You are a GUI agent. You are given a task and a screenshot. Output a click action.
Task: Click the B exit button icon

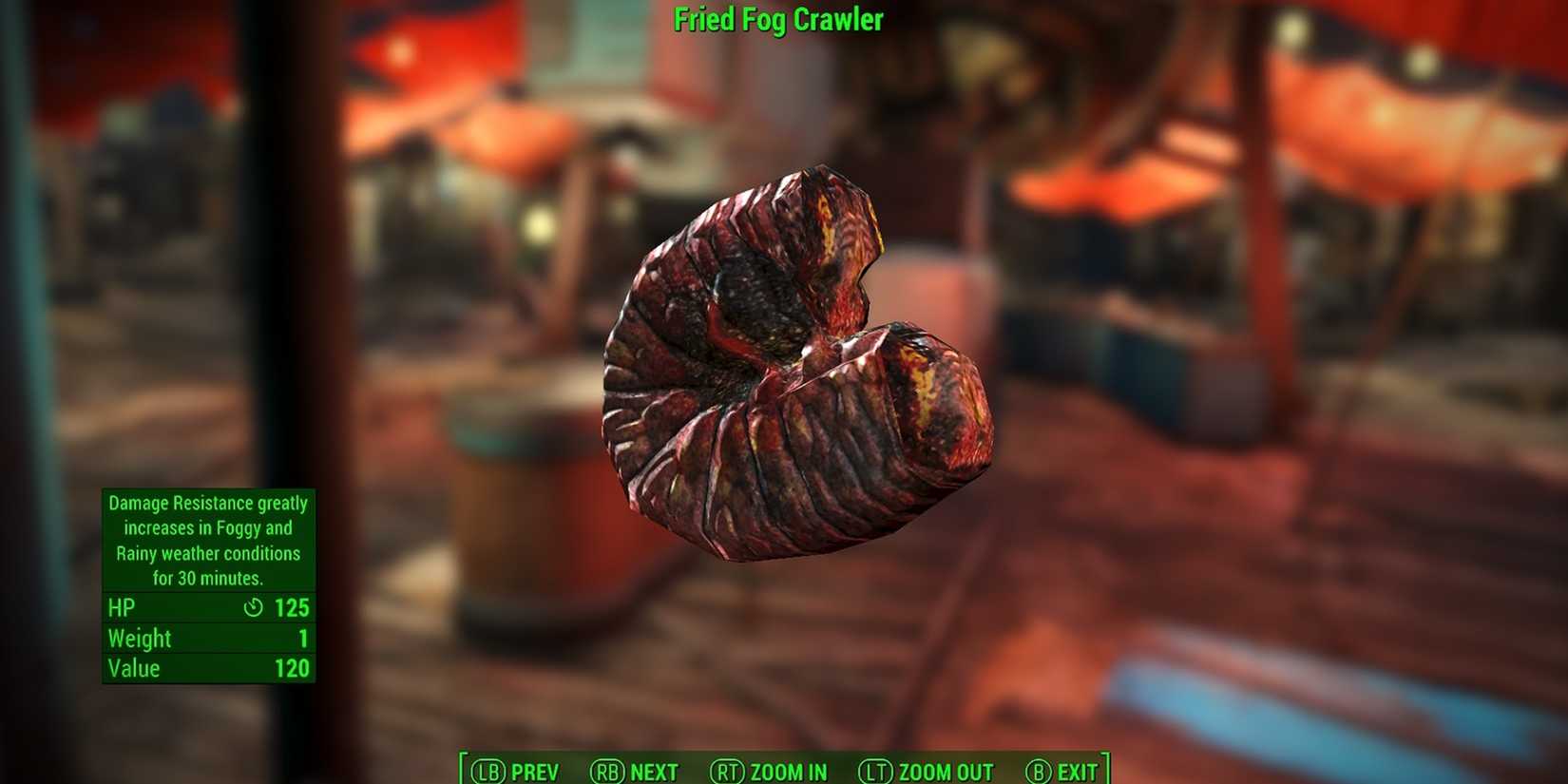[x=1037, y=772]
